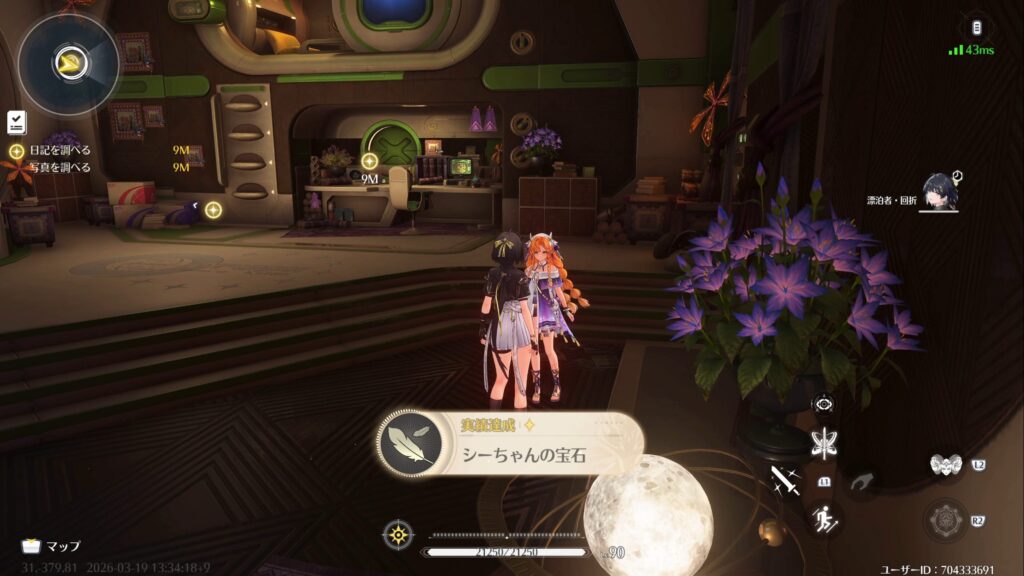The image size is (1024, 576).
Task: Select the 写真を調べる quest objective
Action: pyautogui.click(x=59, y=167)
